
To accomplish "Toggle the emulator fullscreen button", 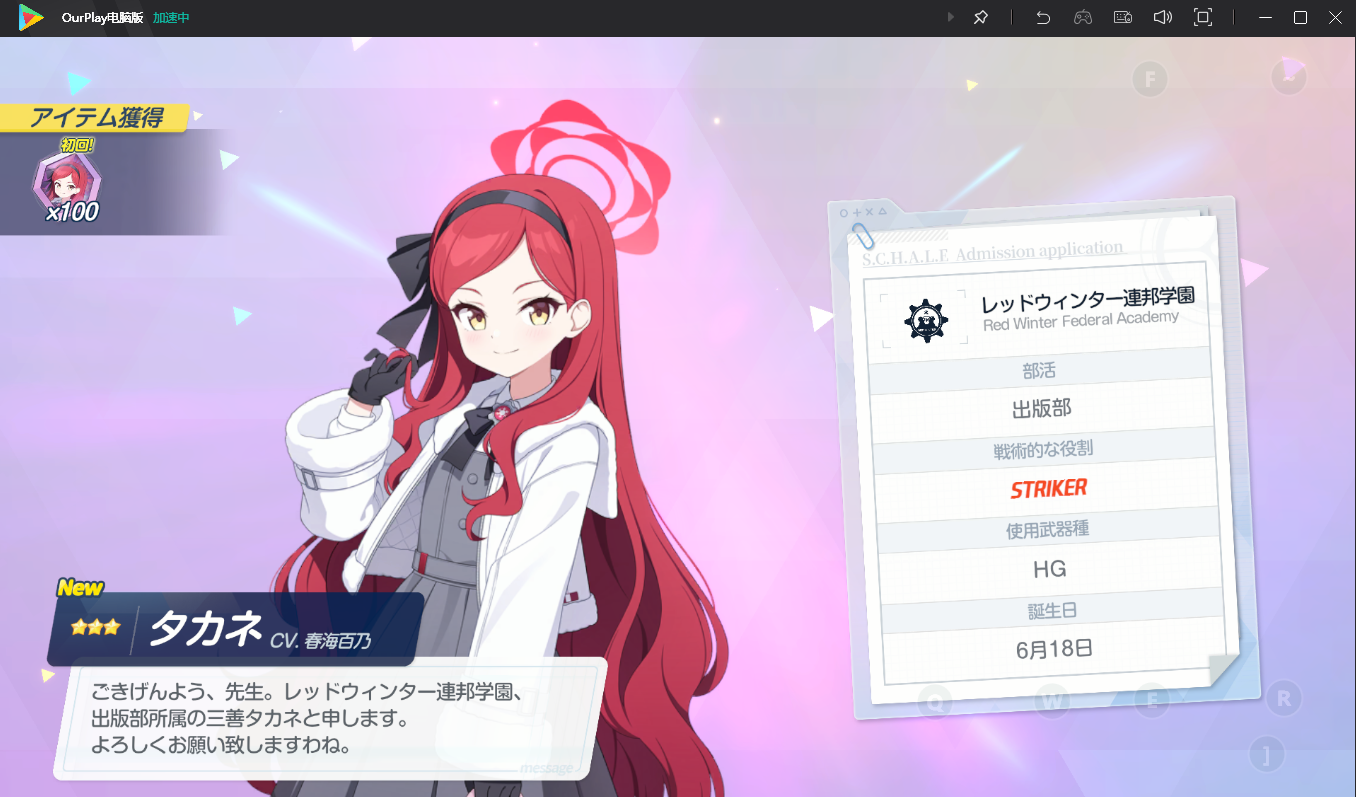I will pos(1203,18).
